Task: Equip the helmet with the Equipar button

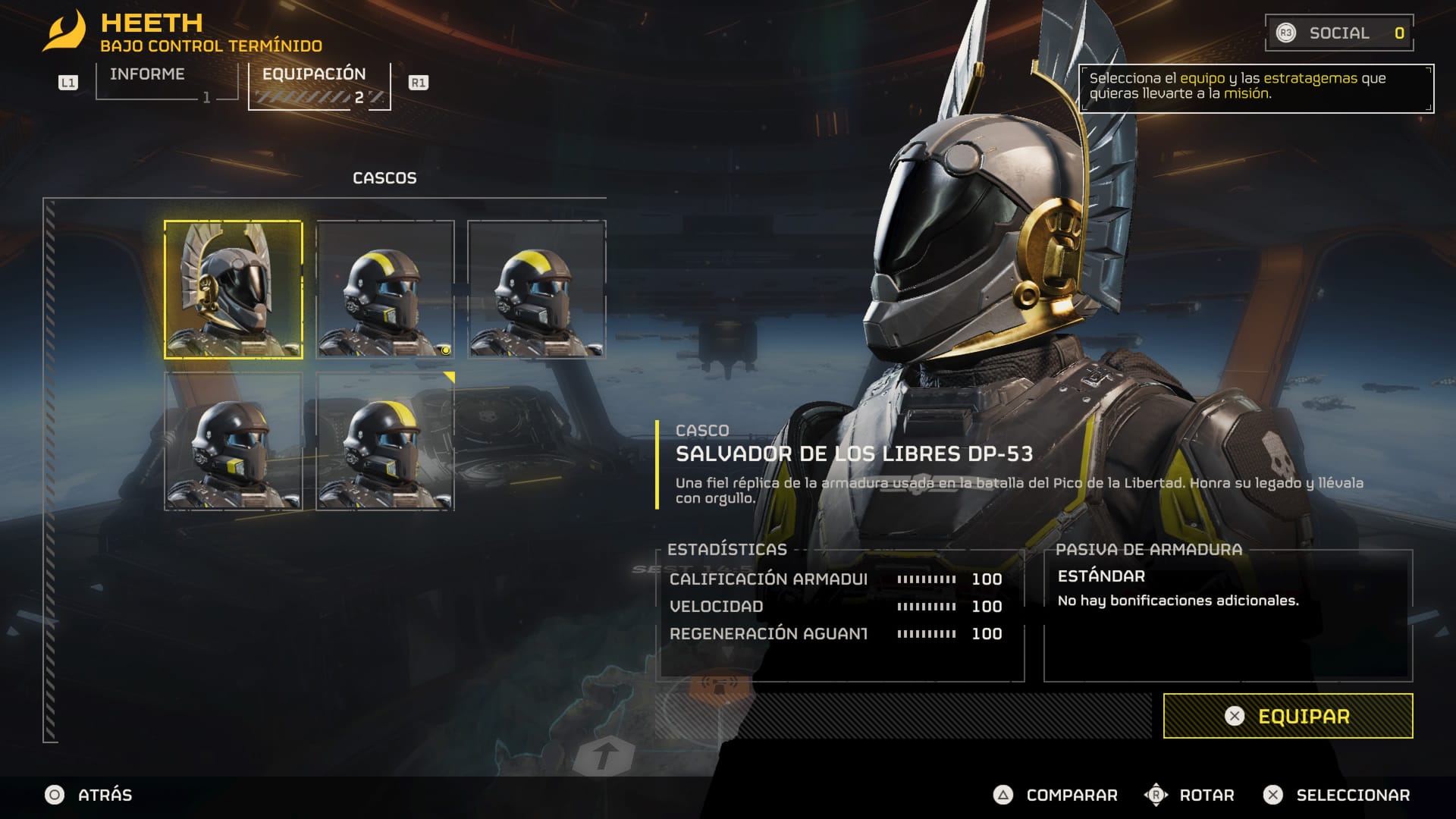Action: 1288,716
